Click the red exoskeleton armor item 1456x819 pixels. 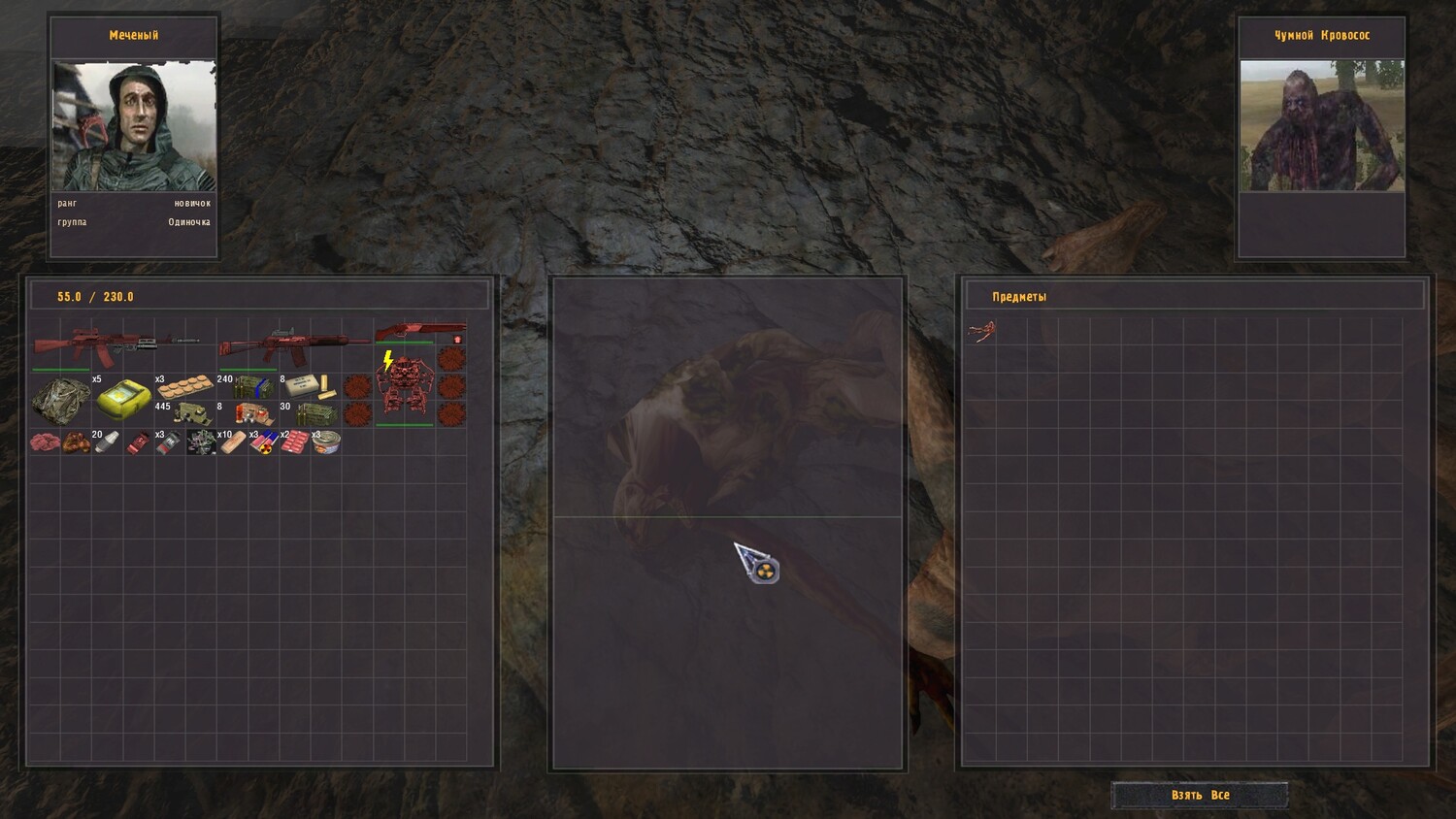[405, 386]
